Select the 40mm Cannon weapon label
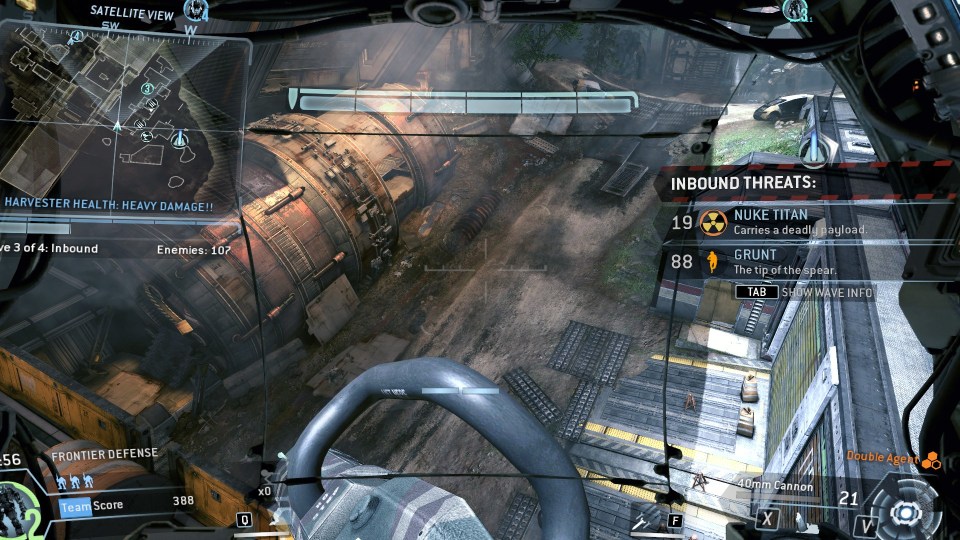 pyautogui.click(x=775, y=487)
